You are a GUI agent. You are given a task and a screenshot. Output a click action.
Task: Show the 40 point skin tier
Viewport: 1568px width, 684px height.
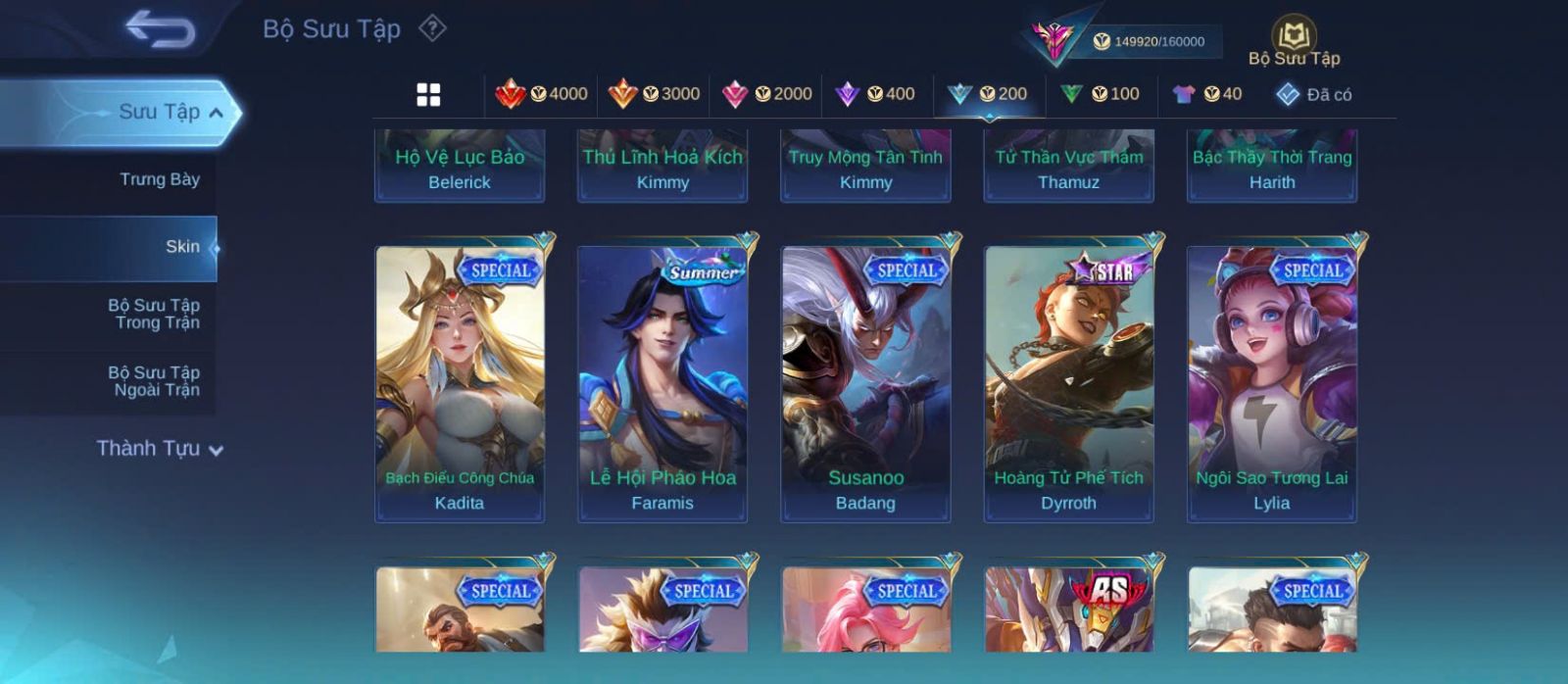click(1207, 94)
